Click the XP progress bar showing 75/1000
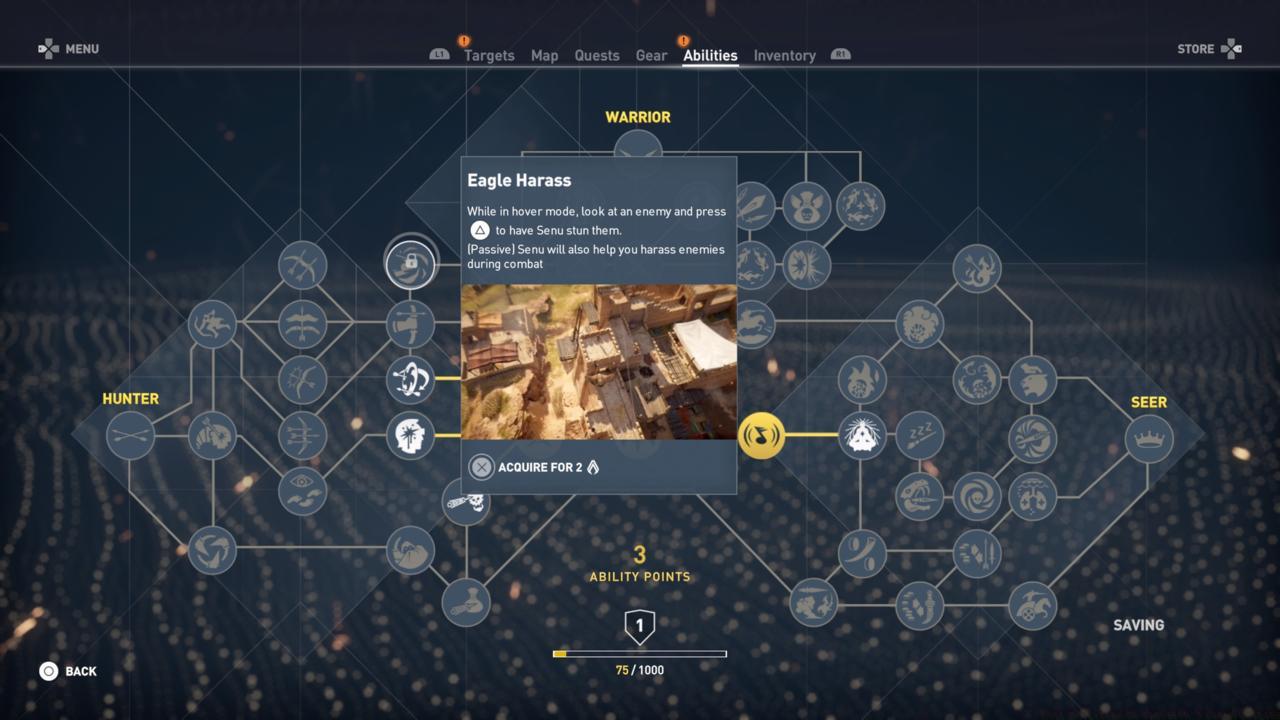This screenshot has width=1280, height=720. [640, 653]
